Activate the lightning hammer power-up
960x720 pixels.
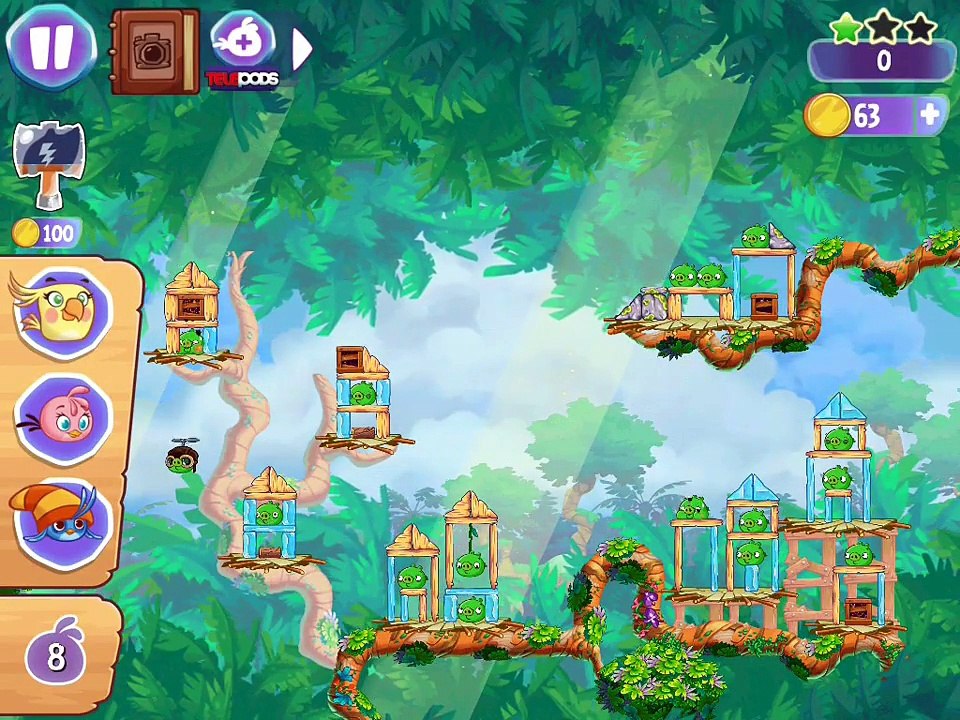[x=47, y=165]
